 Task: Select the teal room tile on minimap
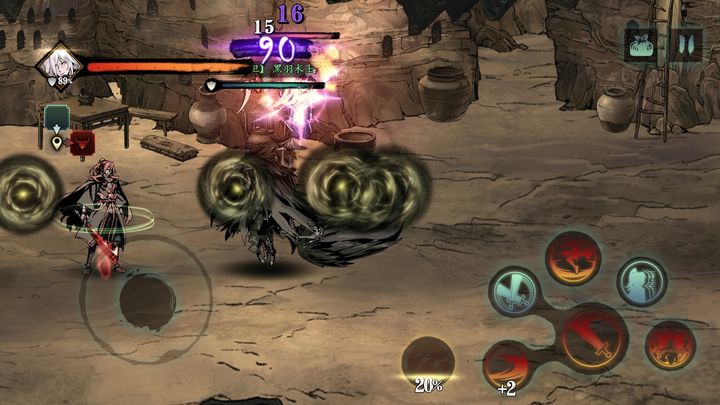pos(57,118)
